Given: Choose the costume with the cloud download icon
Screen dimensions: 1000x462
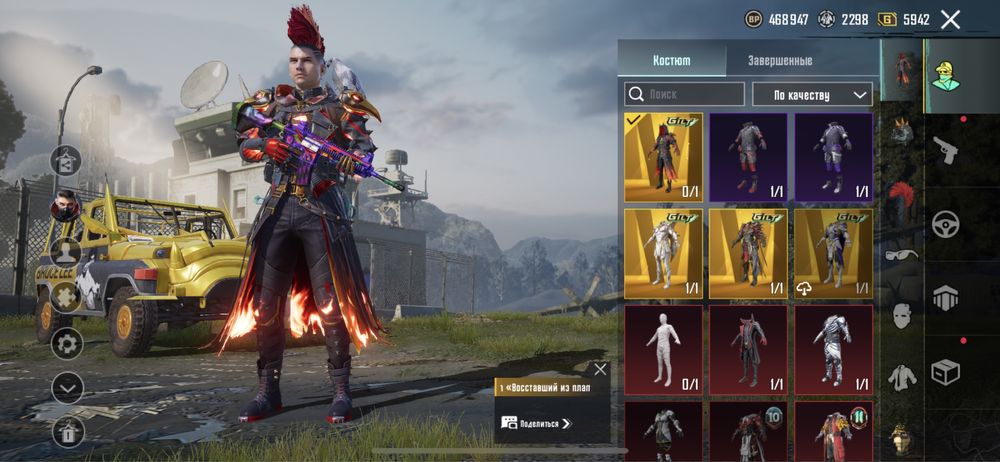Looking at the screenshot, I should [833, 254].
